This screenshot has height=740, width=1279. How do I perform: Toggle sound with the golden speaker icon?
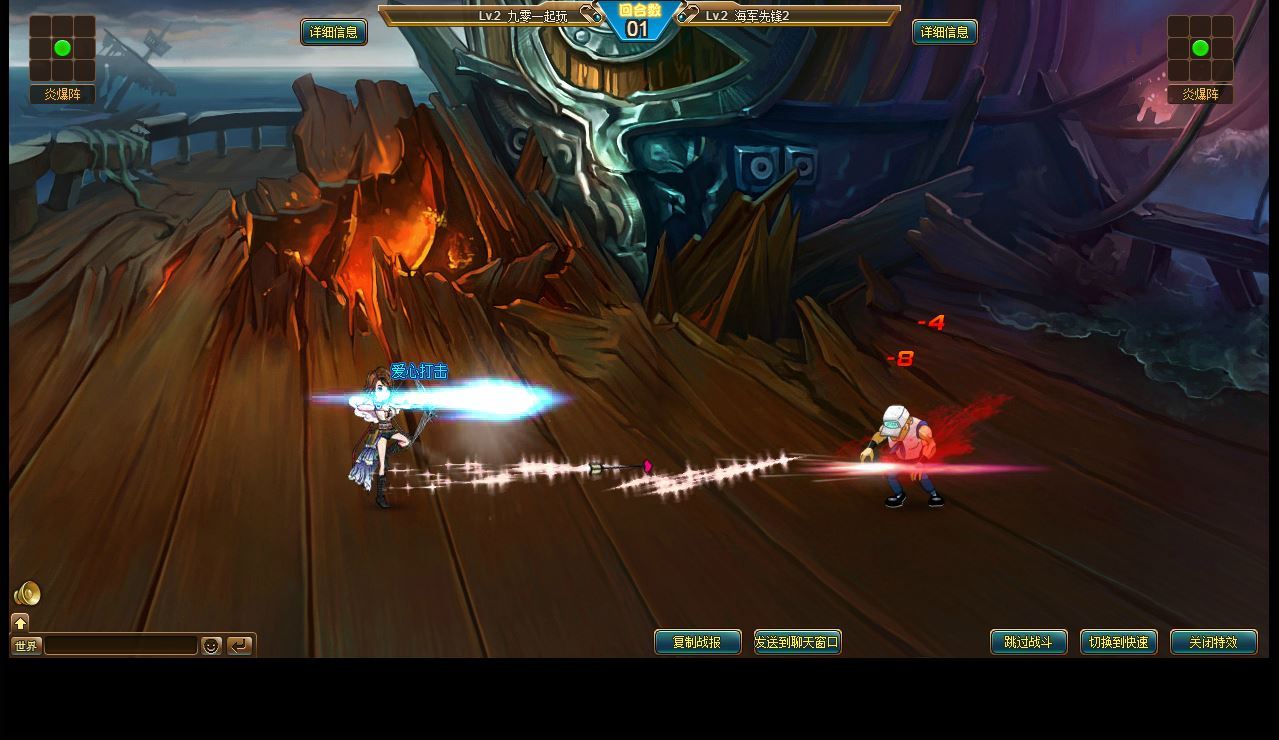coord(27,594)
